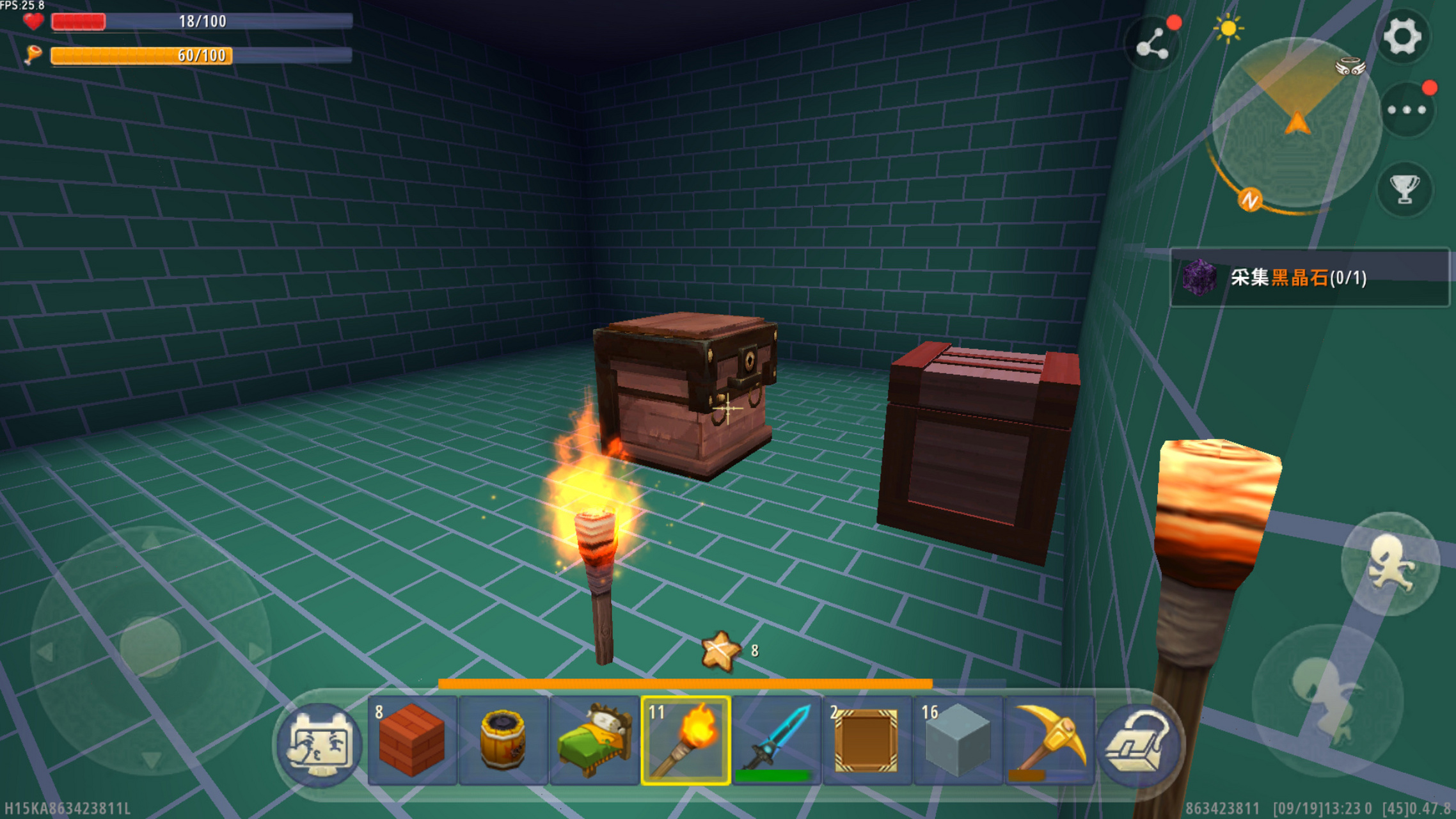
Task: Select the gray stone block slot
Action: click(958, 741)
